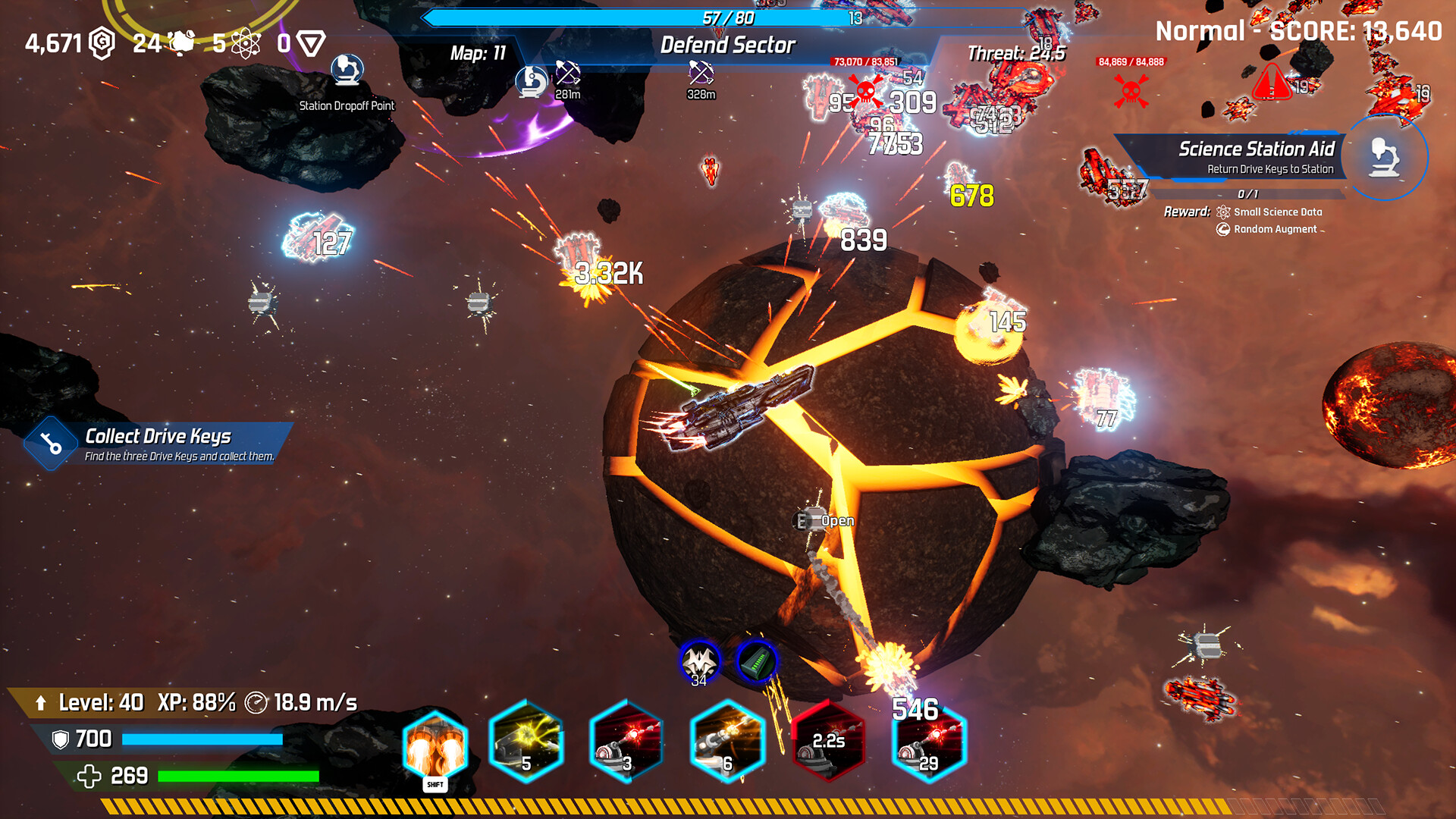Open the Science Station Aid quest details
This screenshot has height=819, width=1456.
click(x=1257, y=149)
